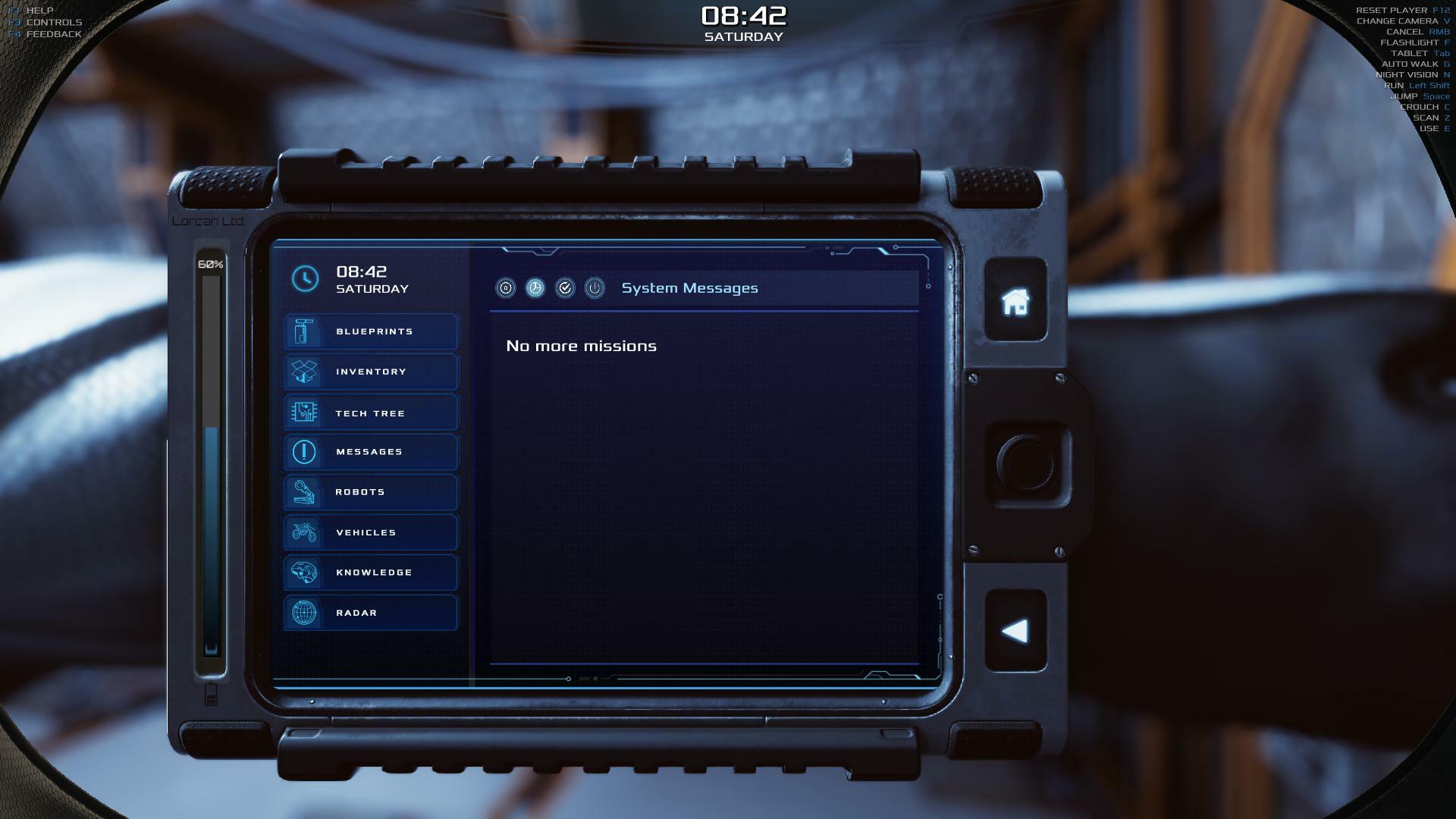Viewport: 1456px width, 819px height.
Task: Open the Inventory menu
Action: [371, 372]
